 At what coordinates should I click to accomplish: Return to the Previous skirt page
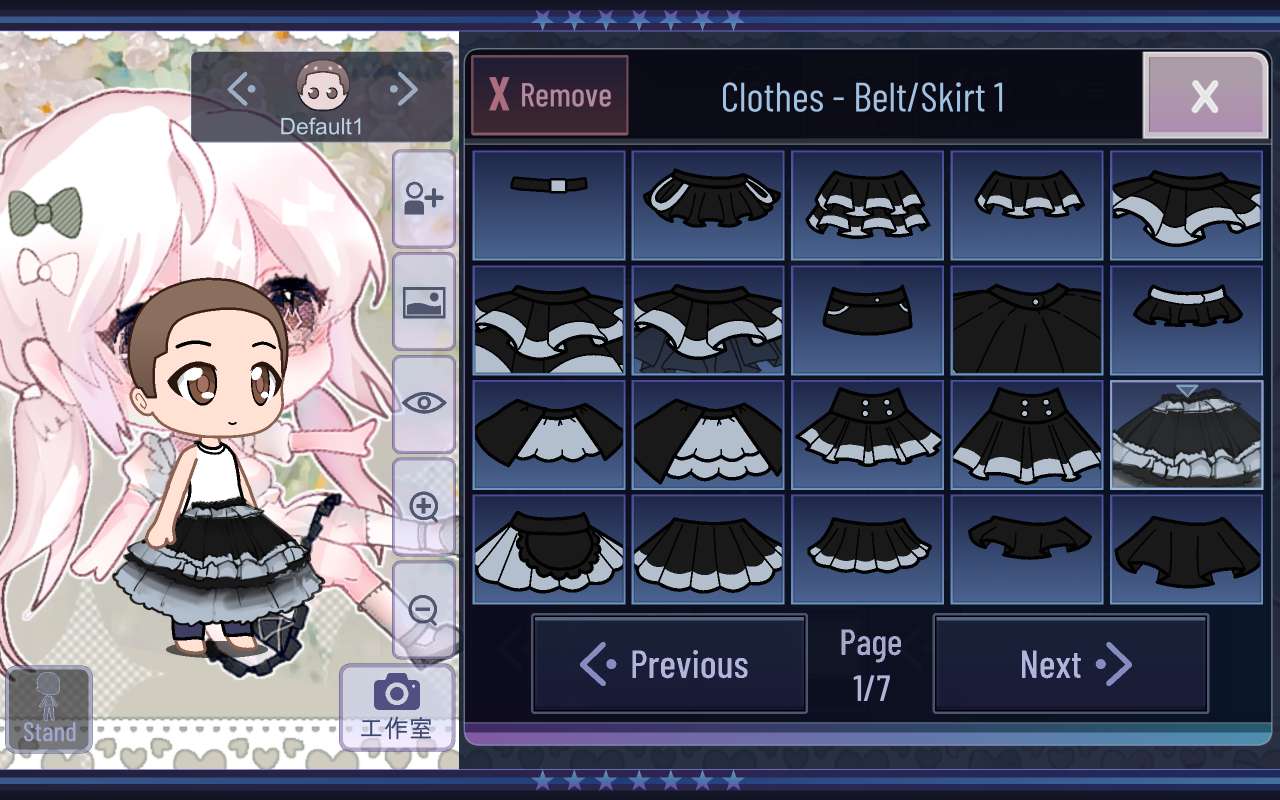[669, 664]
